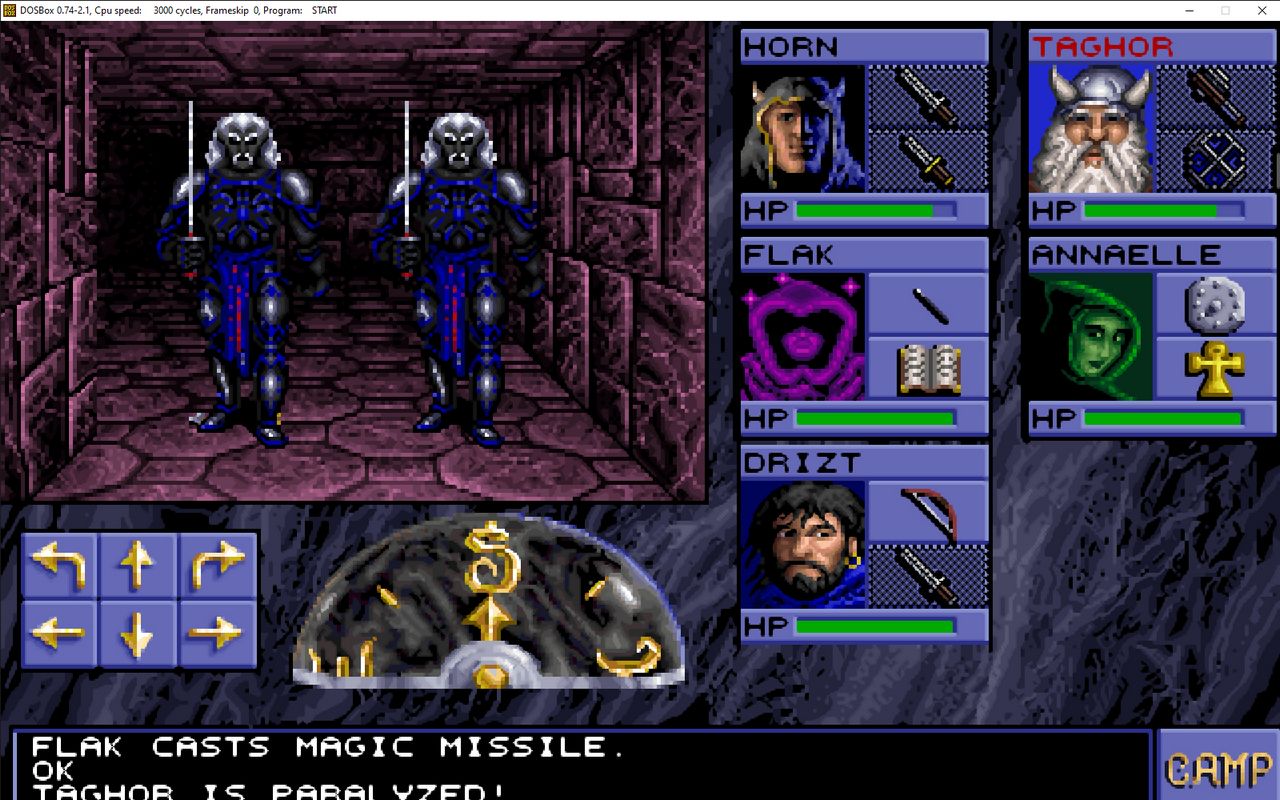Screen dimensions: 1280x800
Task: Attack with Horn's upper sword
Action: (927, 97)
